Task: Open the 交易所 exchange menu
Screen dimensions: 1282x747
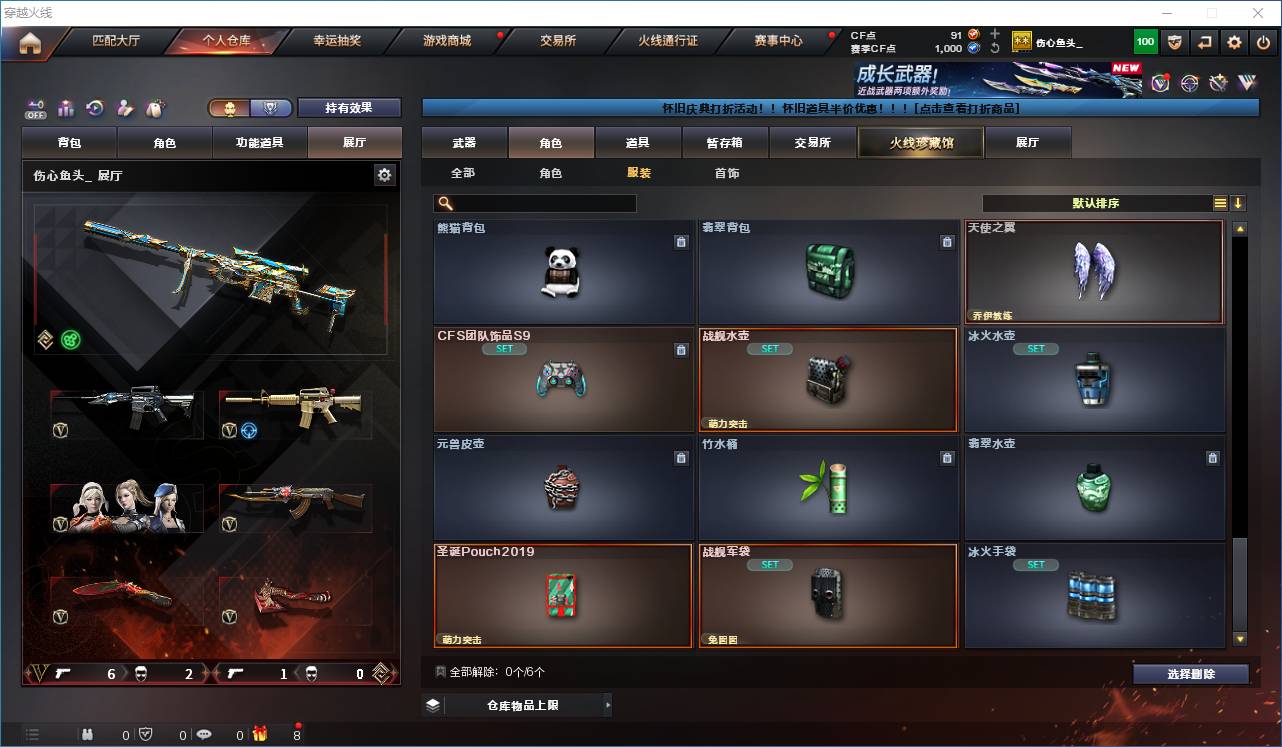Action: tap(558, 41)
